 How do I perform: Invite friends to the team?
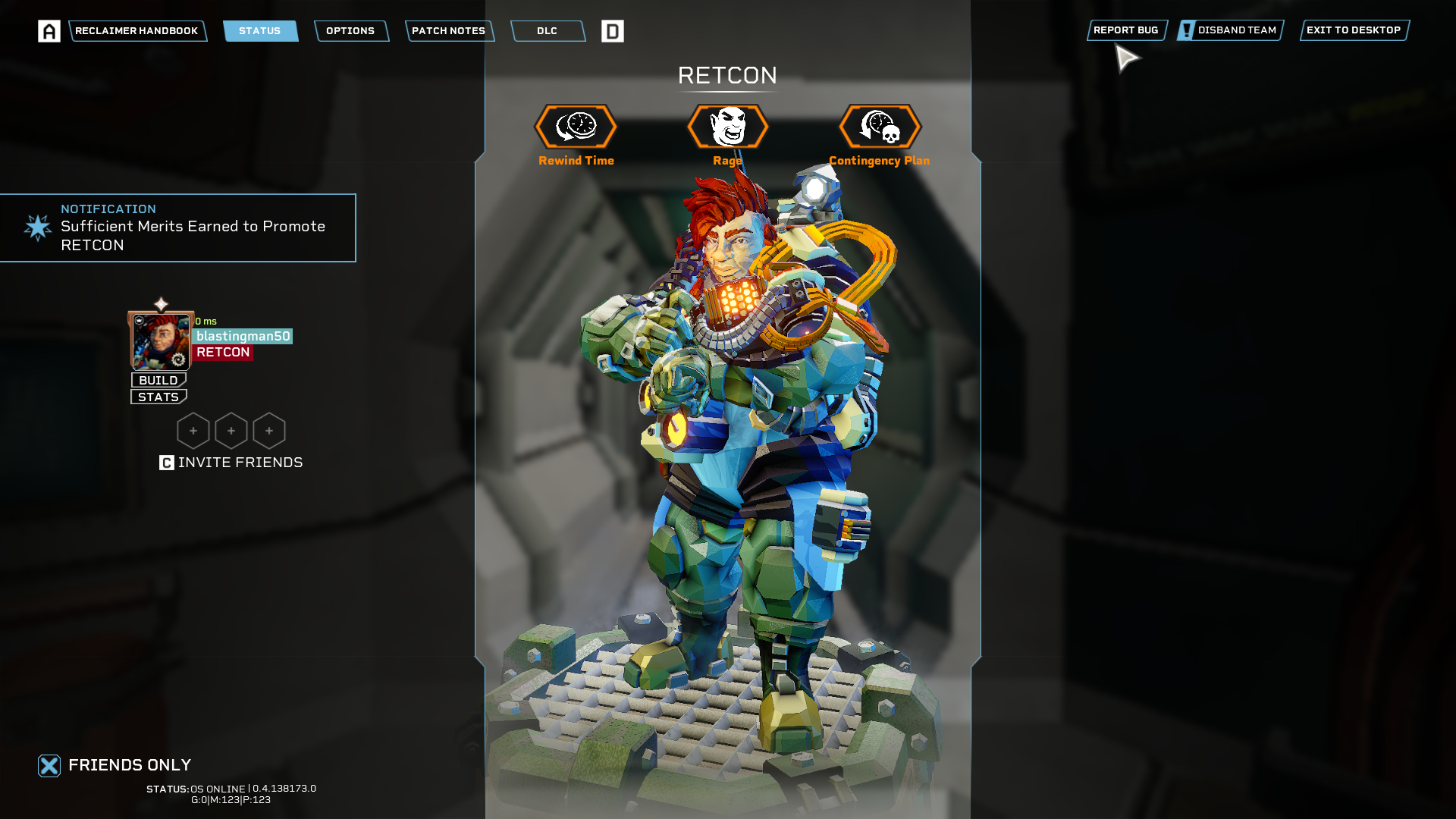click(231, 463)
